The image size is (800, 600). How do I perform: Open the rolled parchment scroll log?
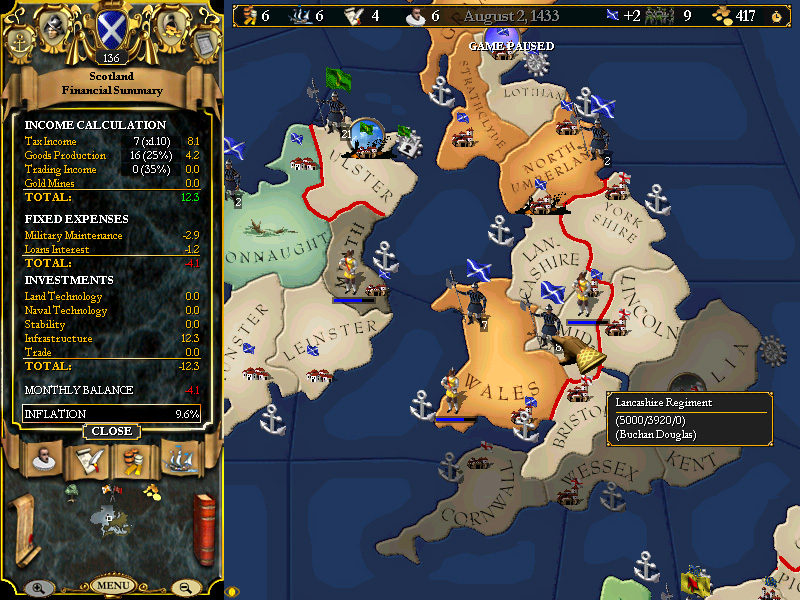click(22, 530)
